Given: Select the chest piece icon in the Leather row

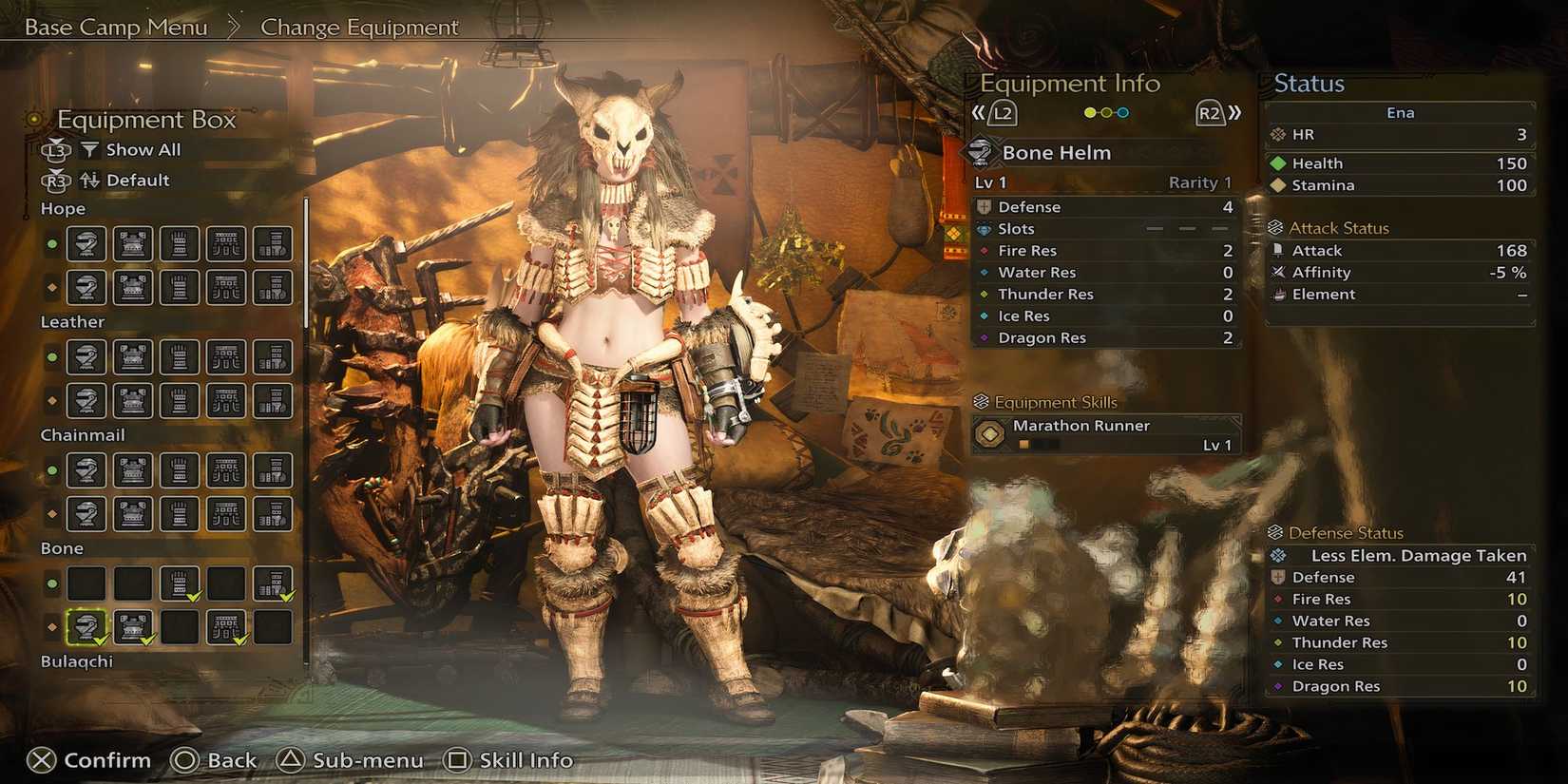Looking at the screenshot, I should (133, 357).
